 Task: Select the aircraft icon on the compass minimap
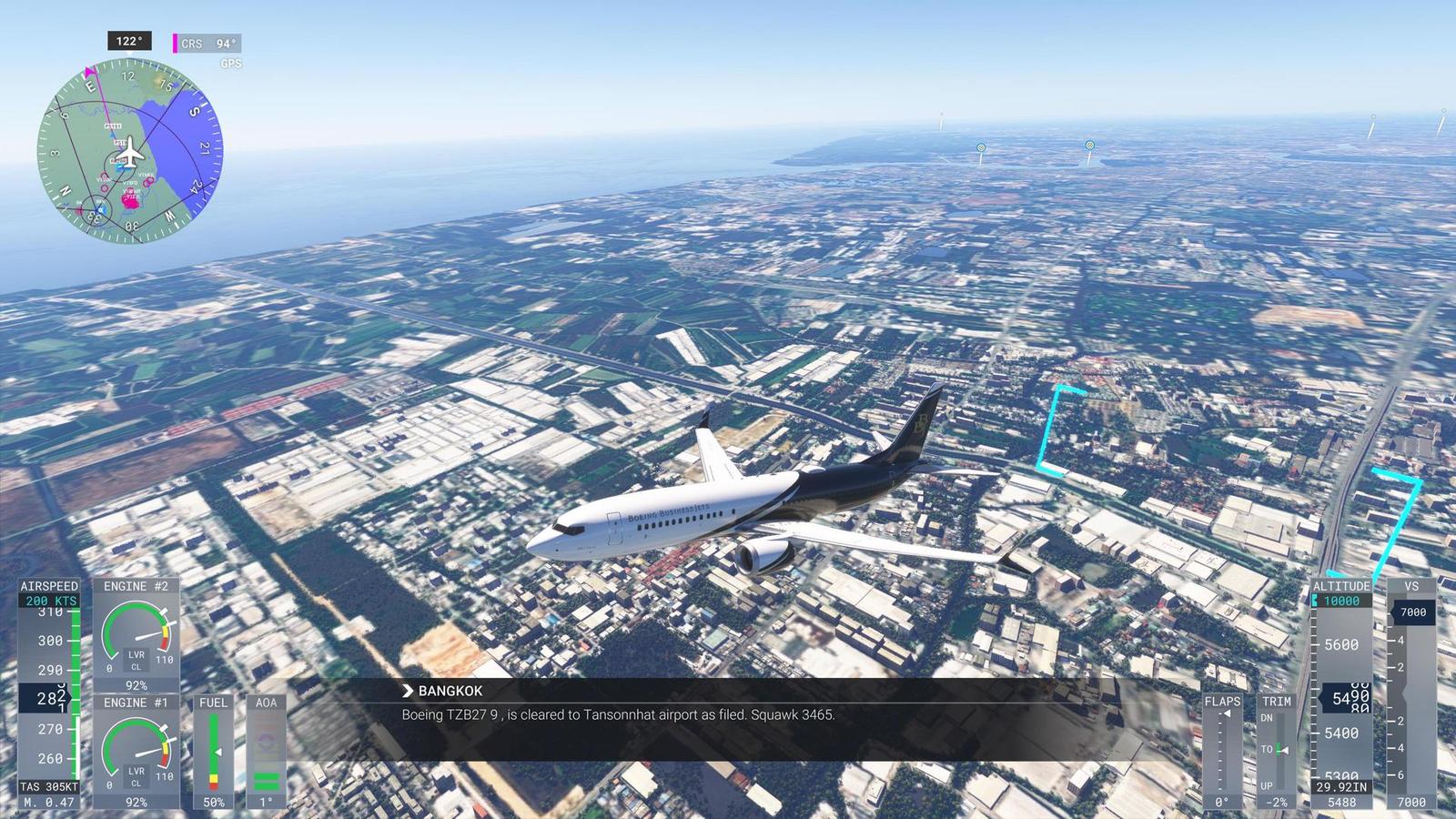tap(130, 152)
